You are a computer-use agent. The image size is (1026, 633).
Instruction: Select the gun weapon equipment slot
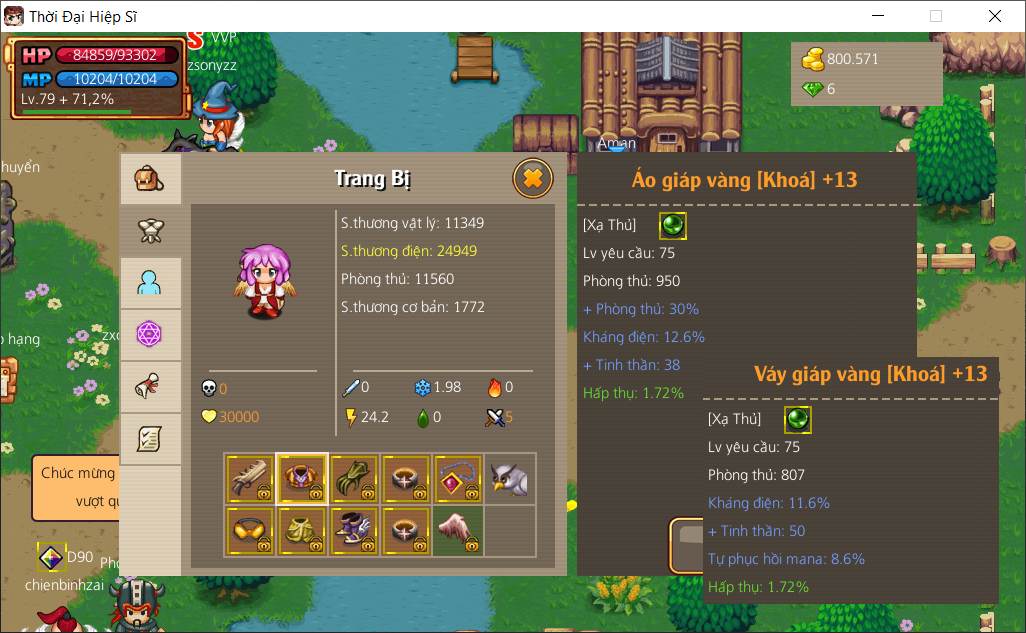tap(250, 479)
